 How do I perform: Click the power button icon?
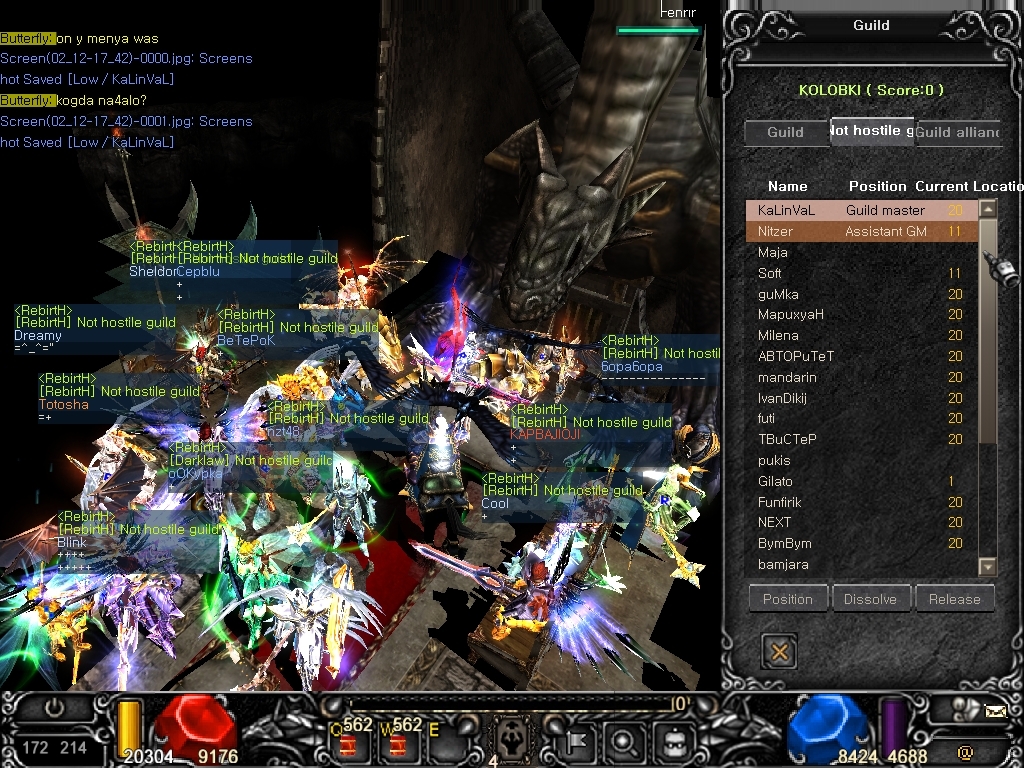coord(54,708)
